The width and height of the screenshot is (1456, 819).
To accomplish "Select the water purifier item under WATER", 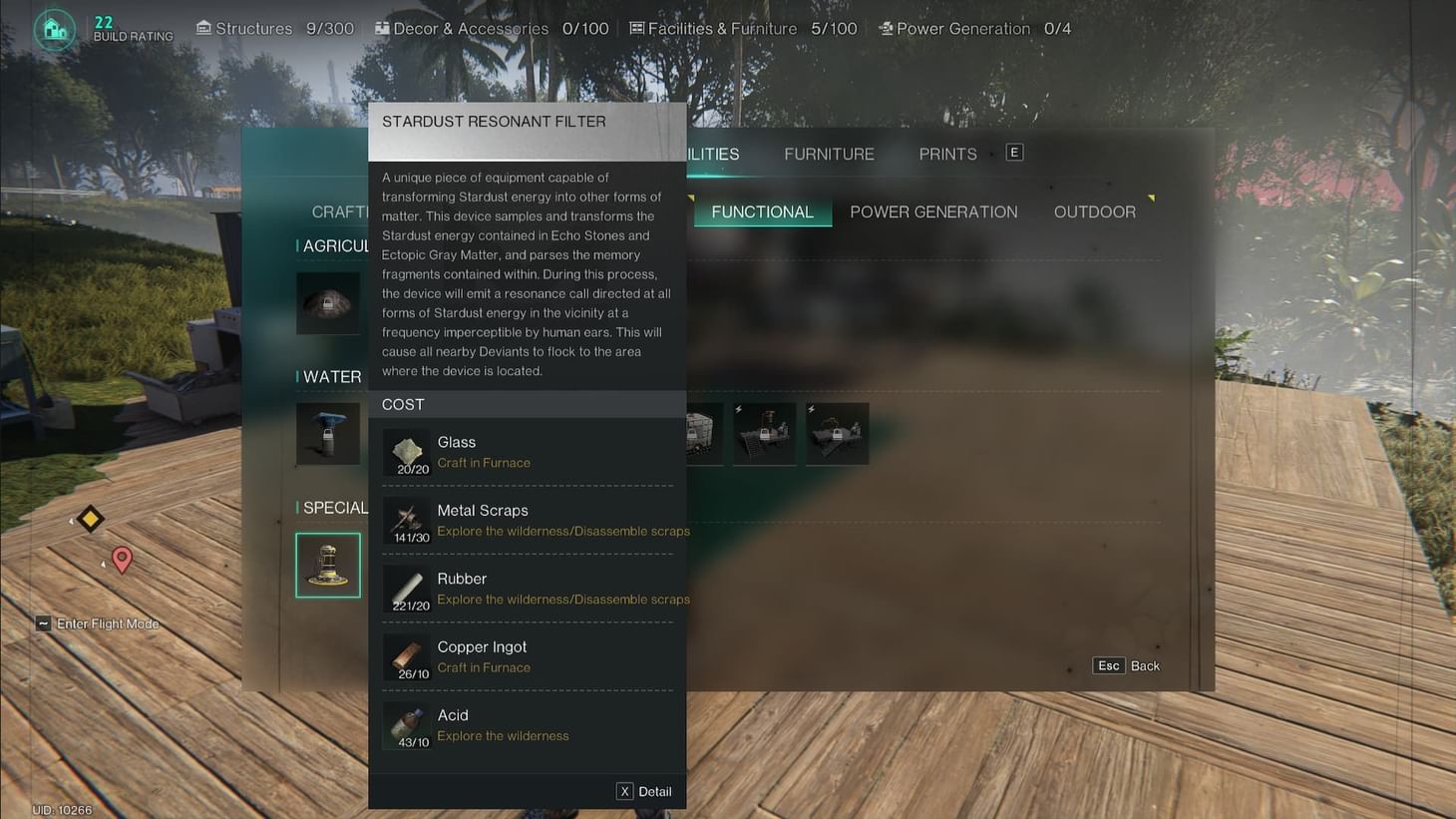I will click(328, 433).
